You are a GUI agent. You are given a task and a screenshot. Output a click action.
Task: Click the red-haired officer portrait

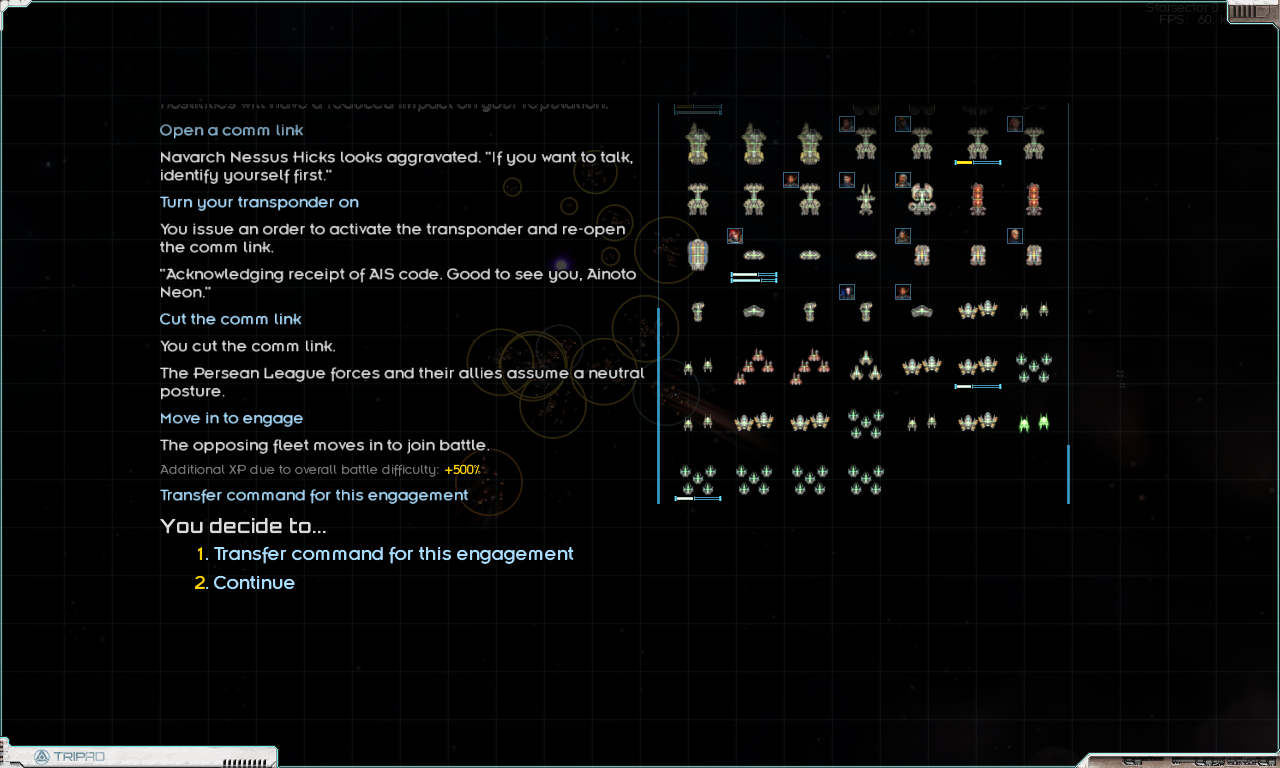[734, 236]
